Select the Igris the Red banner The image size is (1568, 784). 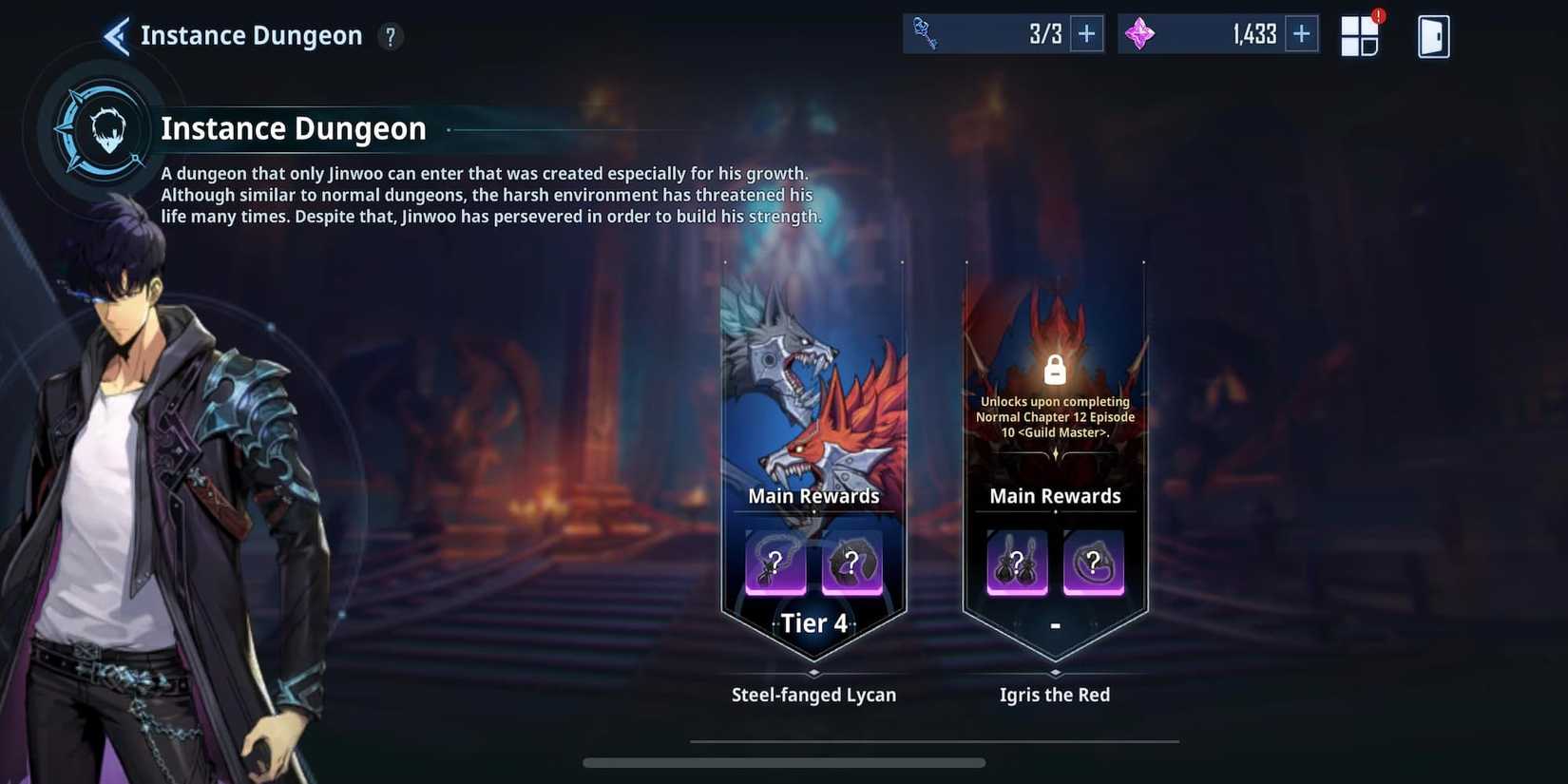1055,456
